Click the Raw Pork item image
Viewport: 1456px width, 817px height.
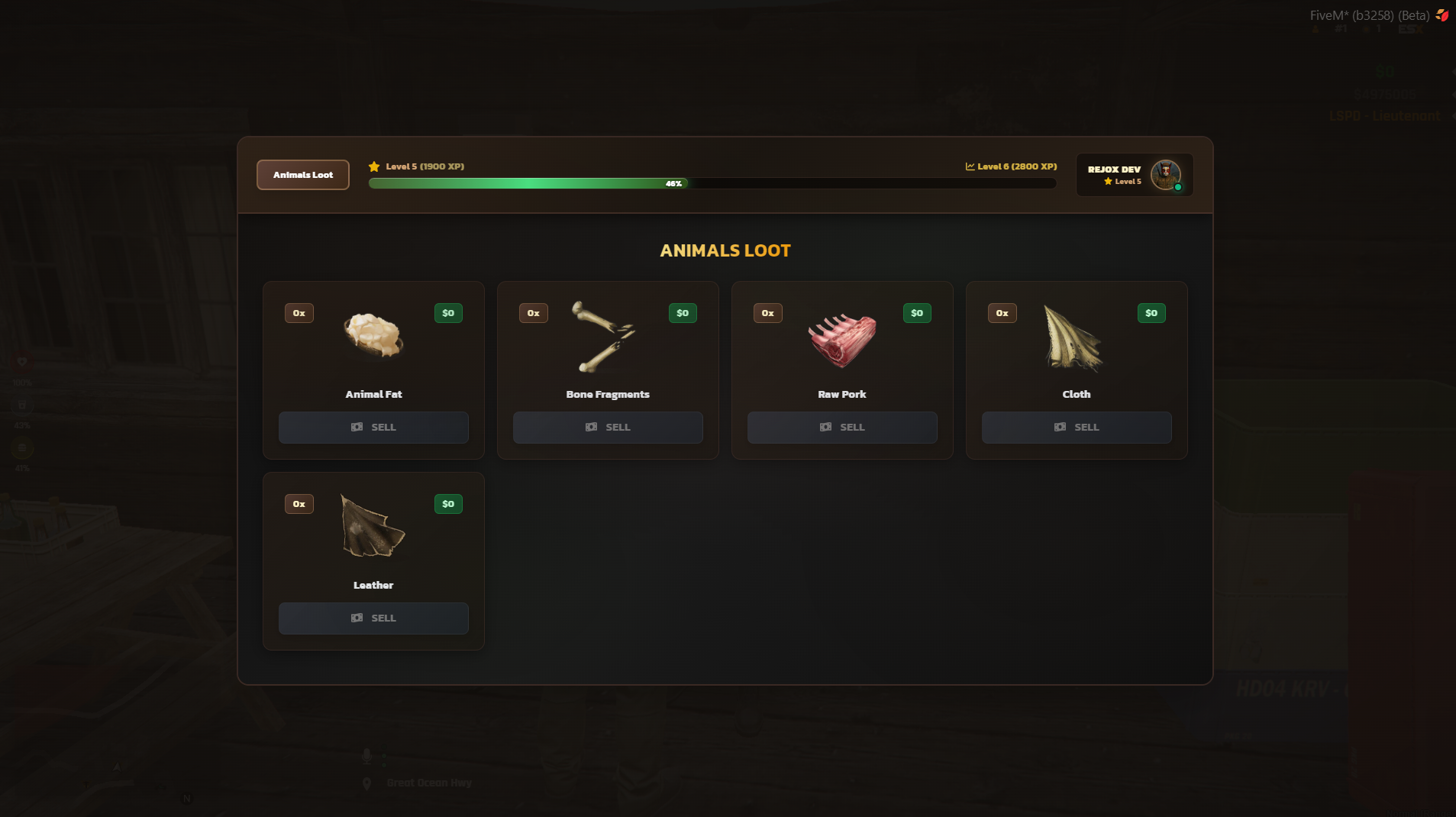tap(841, 341)
